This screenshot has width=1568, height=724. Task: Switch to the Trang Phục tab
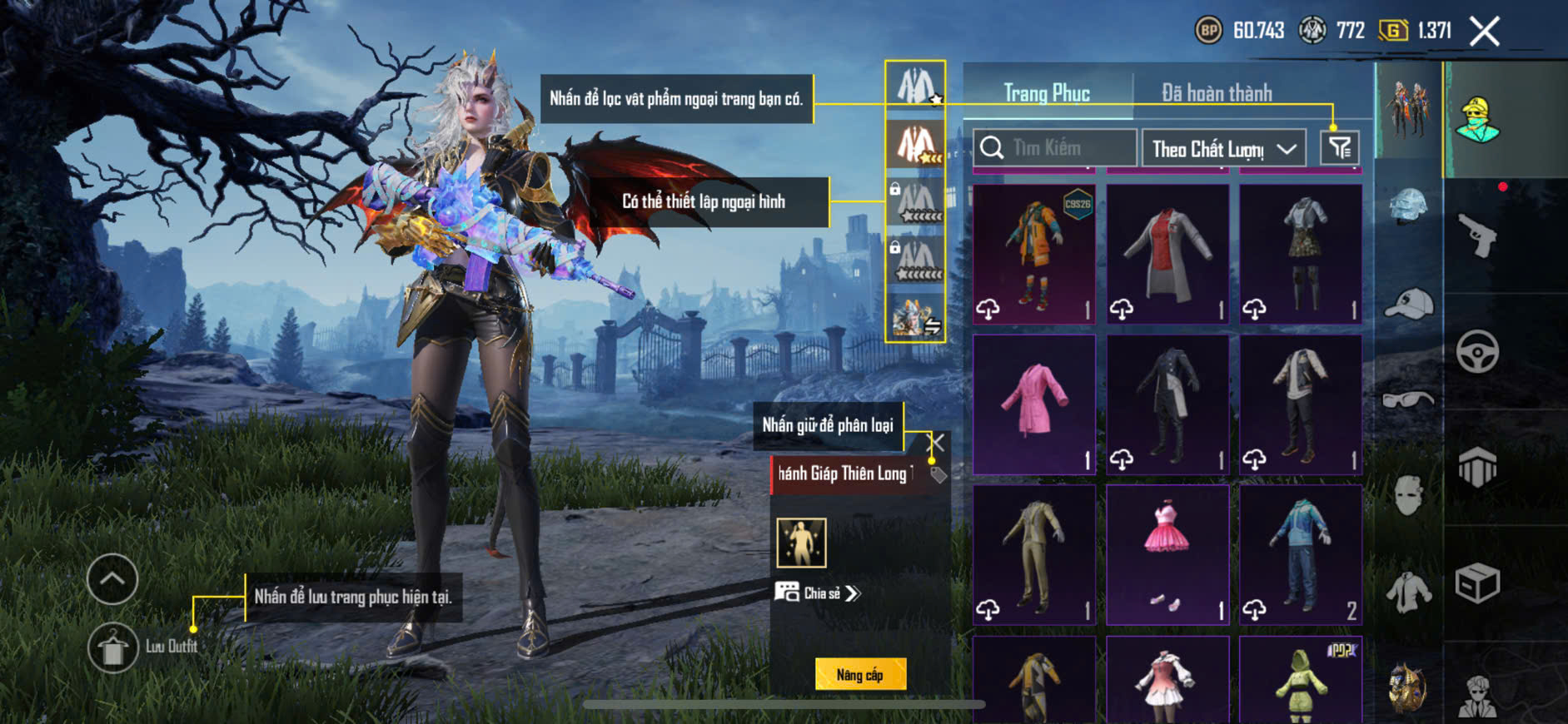(1047, 93)
